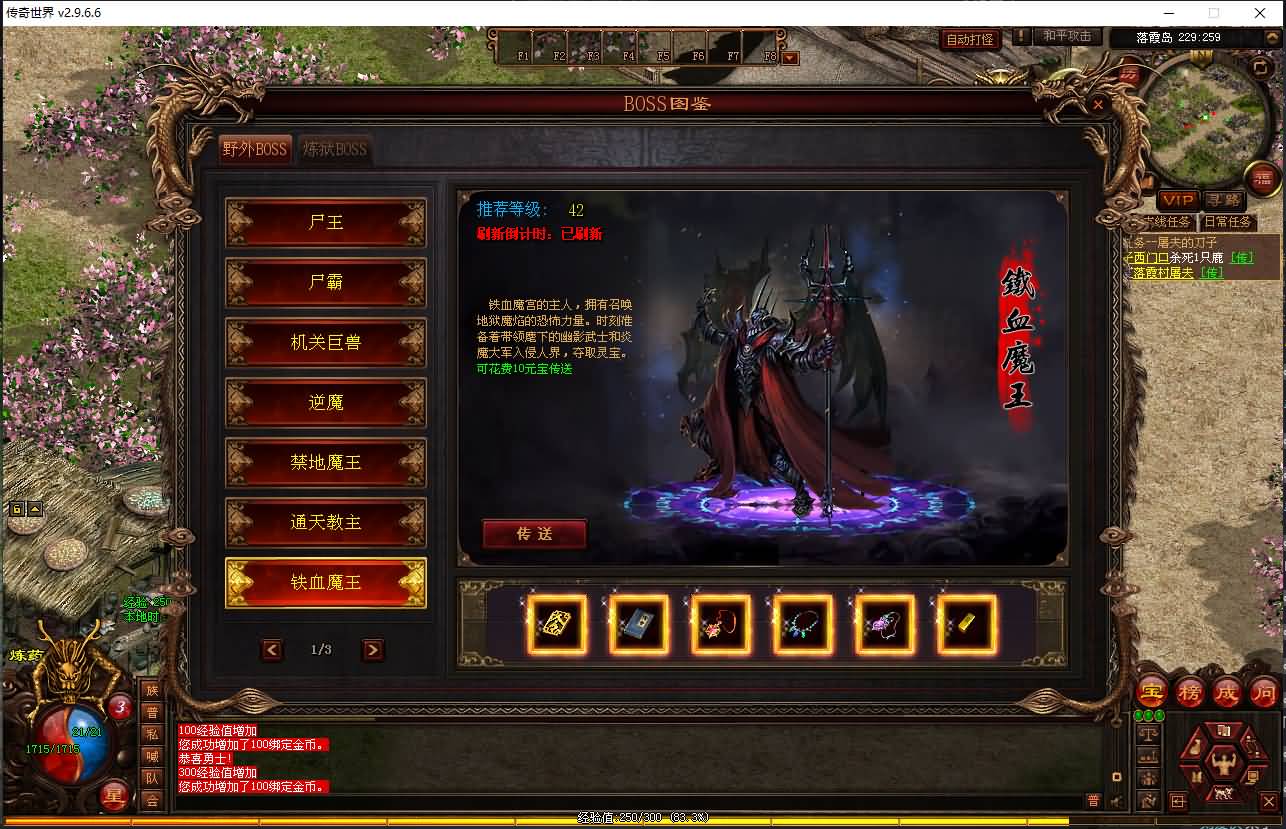Open the pet icon in the hex menu

pos(1223,791)
